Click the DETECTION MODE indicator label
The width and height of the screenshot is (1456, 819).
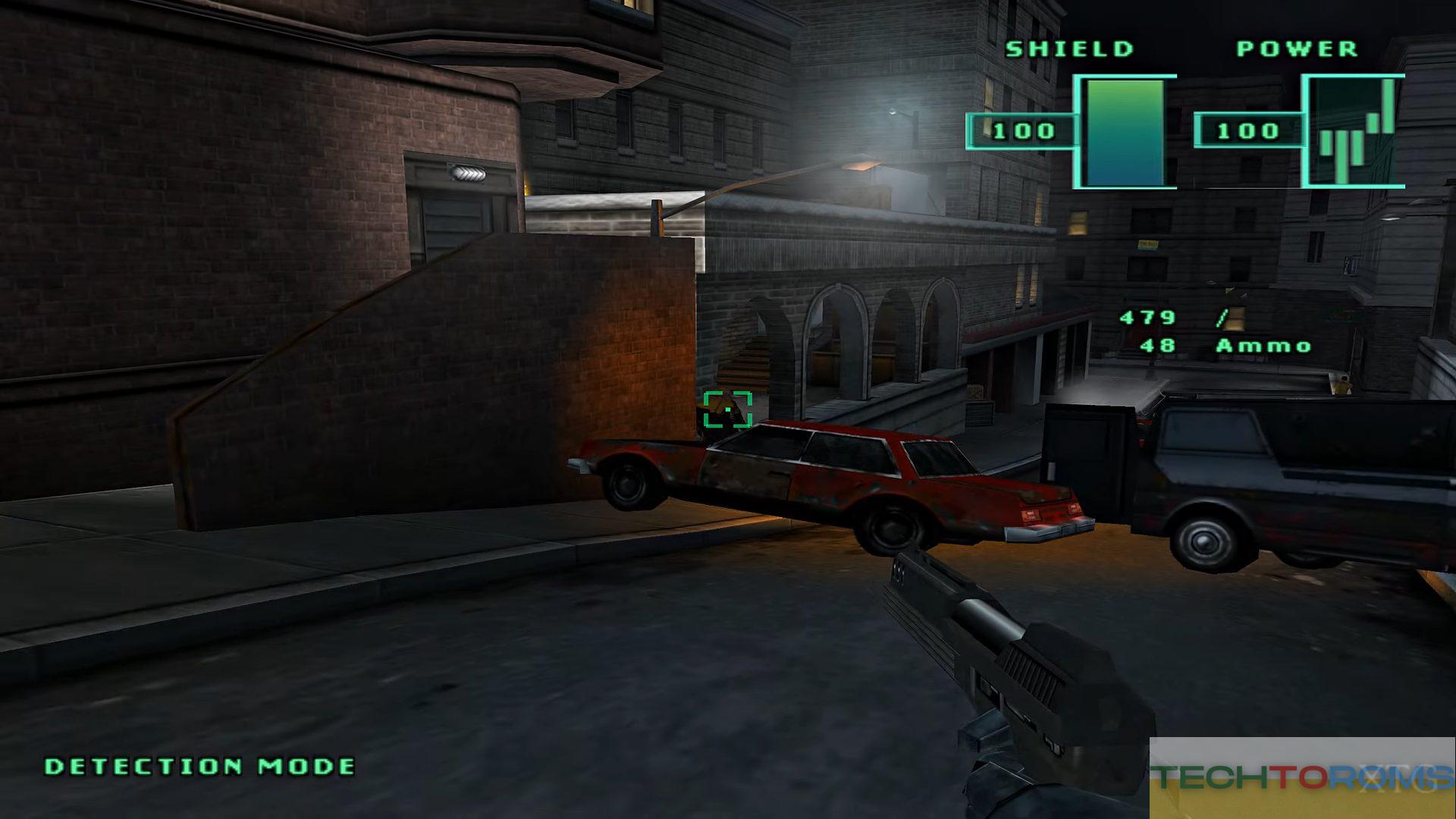click(x=200, y=767)
